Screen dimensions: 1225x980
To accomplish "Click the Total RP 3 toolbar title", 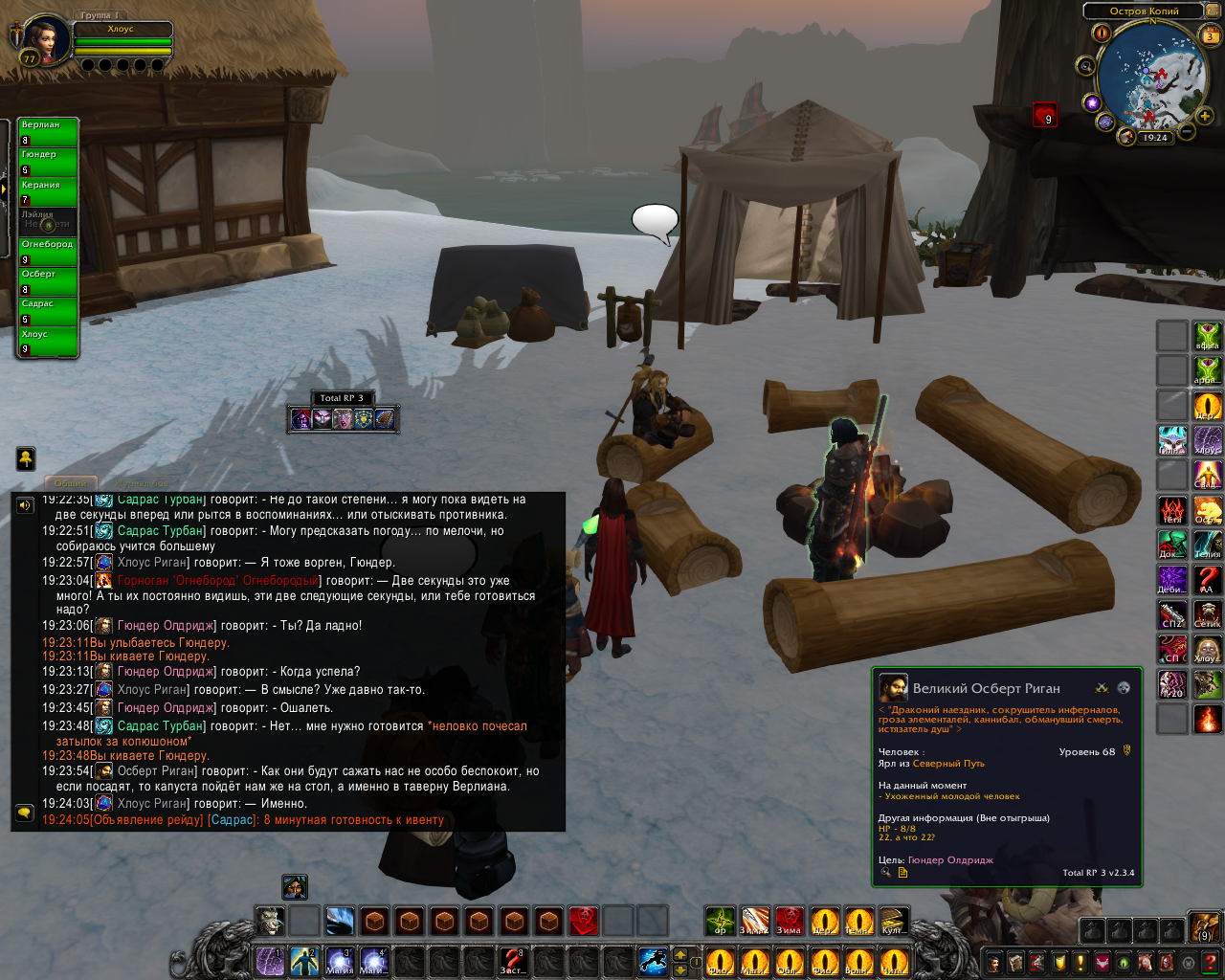I will (342, 398).
